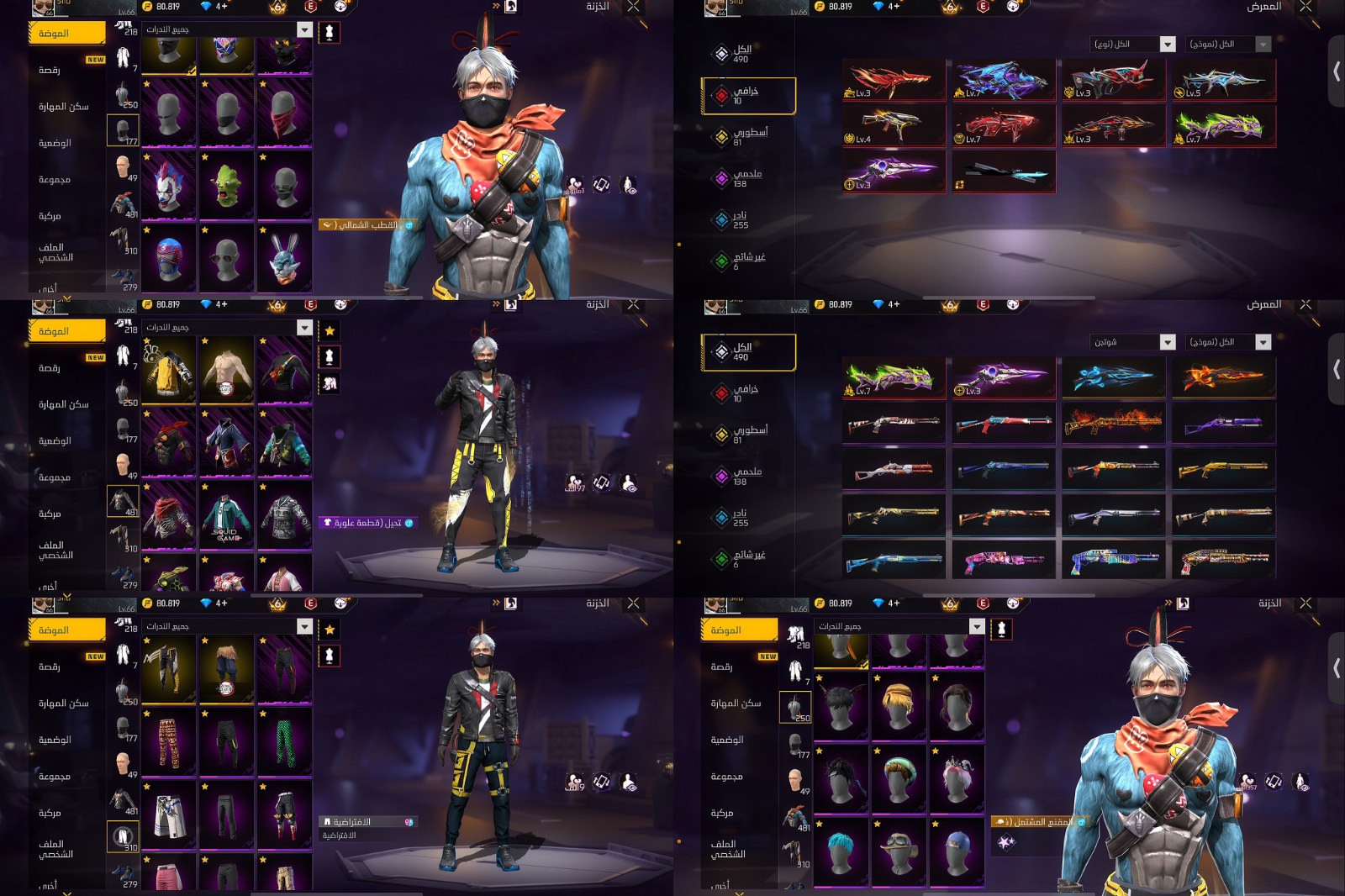1345x896 pixels.
Task: Select the Squid Game jacket
Action: [226, 516]
